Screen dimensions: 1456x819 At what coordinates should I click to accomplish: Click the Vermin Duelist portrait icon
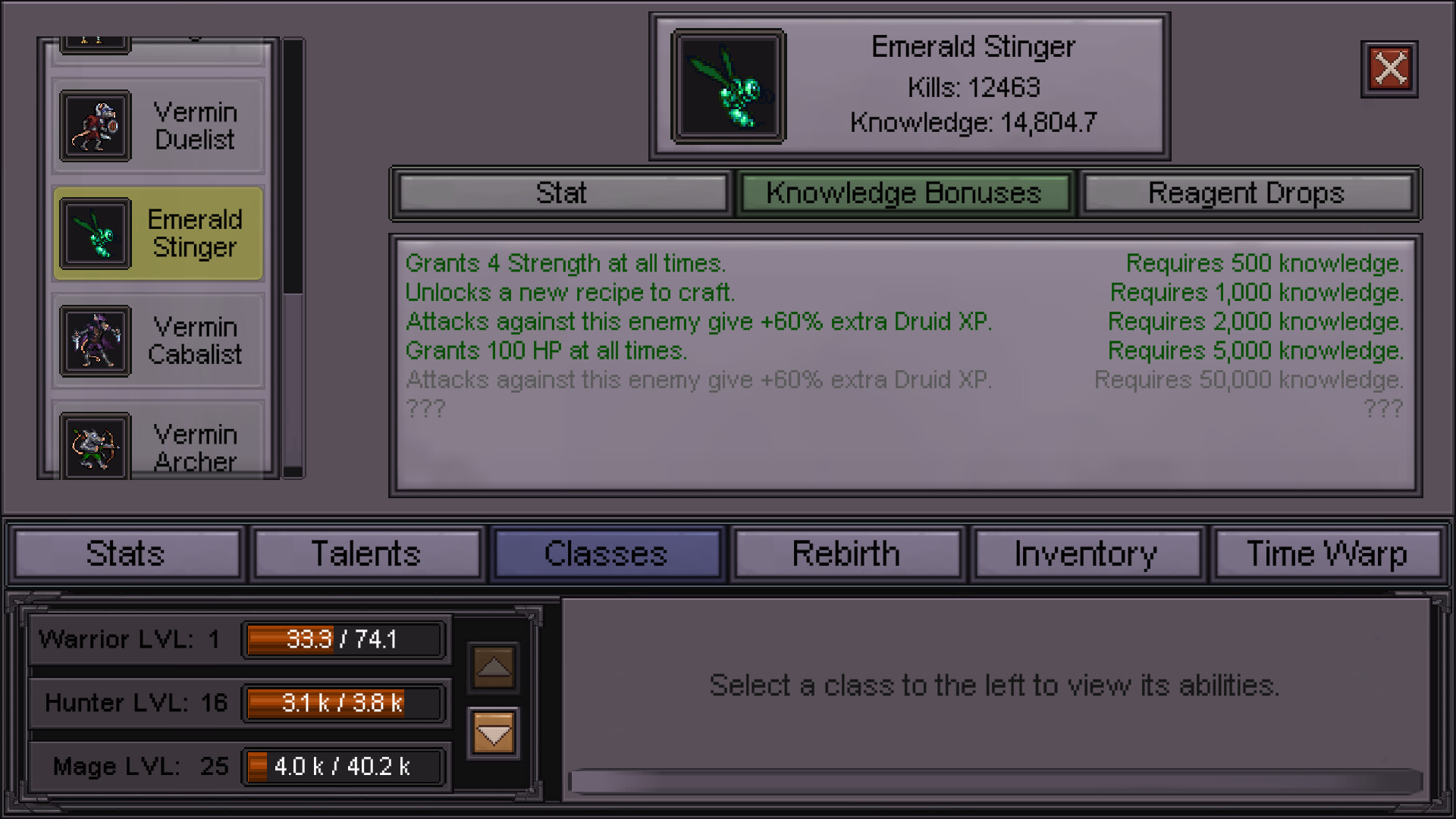[96, 126]
